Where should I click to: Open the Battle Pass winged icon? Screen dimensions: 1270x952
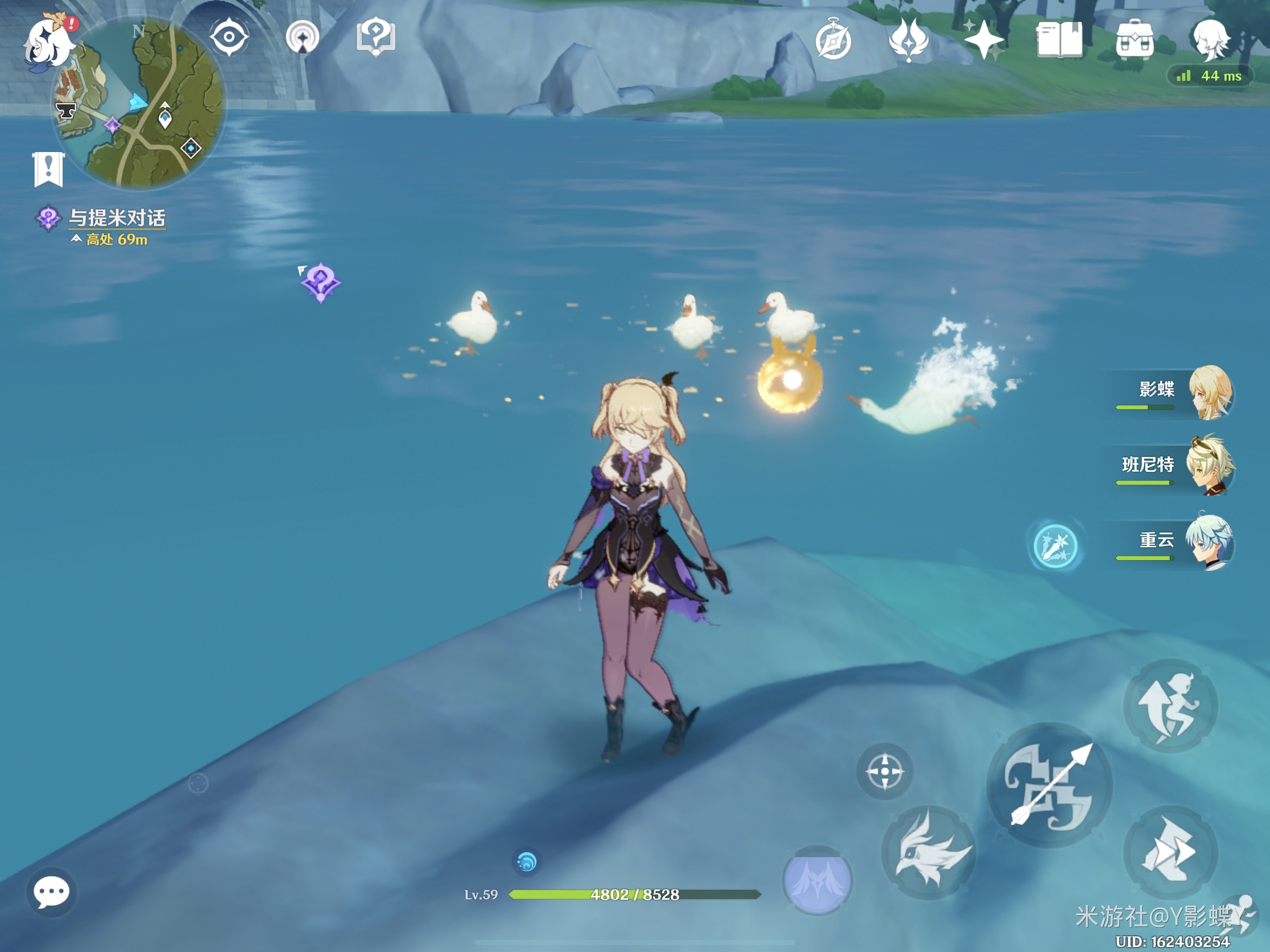click(908, 40)
